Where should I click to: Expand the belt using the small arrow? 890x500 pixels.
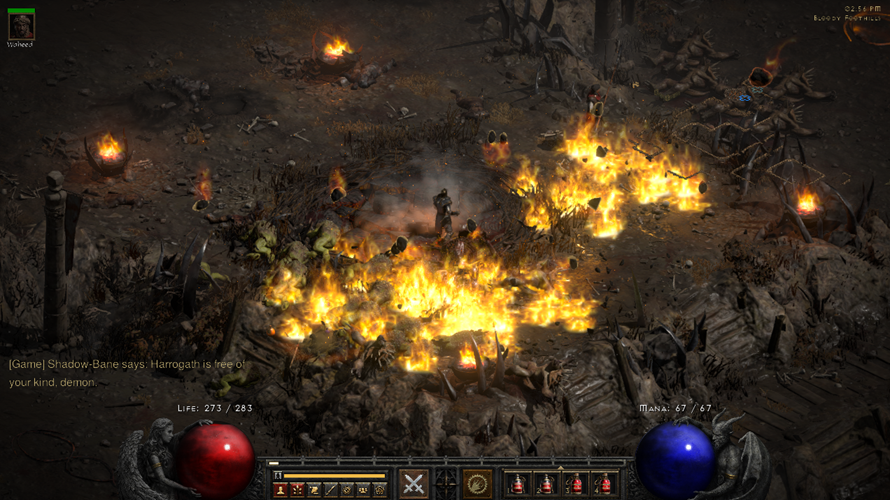click(x=560, y=468)
